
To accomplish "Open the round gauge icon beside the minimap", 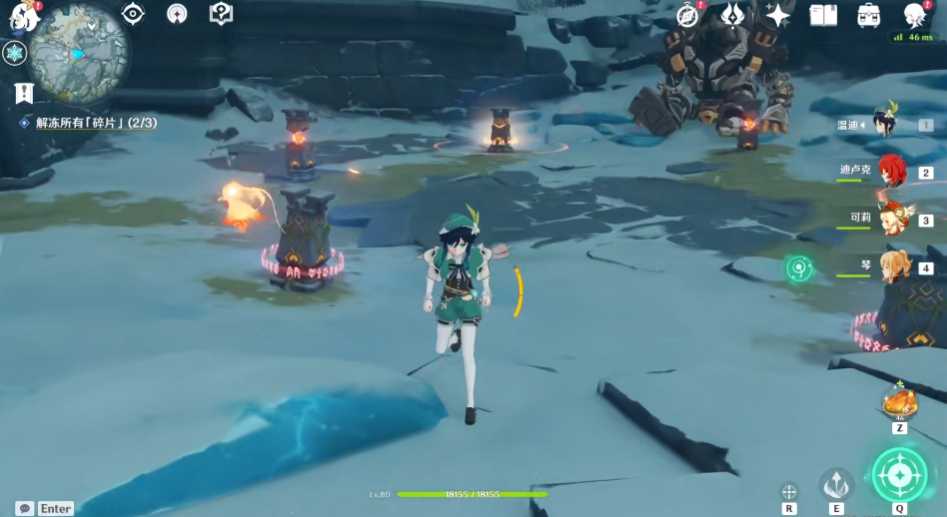I will [177, 13].
